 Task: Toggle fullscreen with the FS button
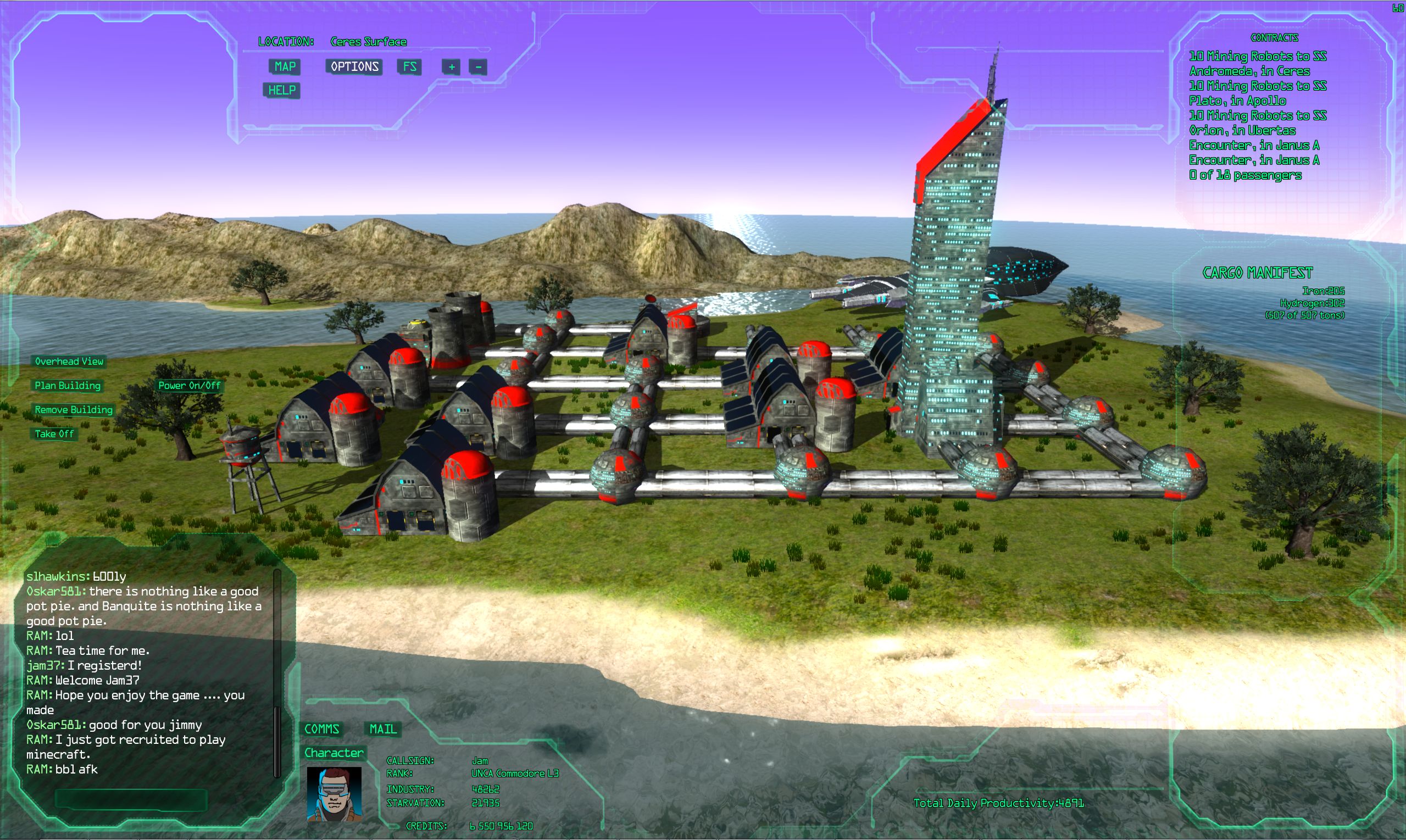[409, 67]
